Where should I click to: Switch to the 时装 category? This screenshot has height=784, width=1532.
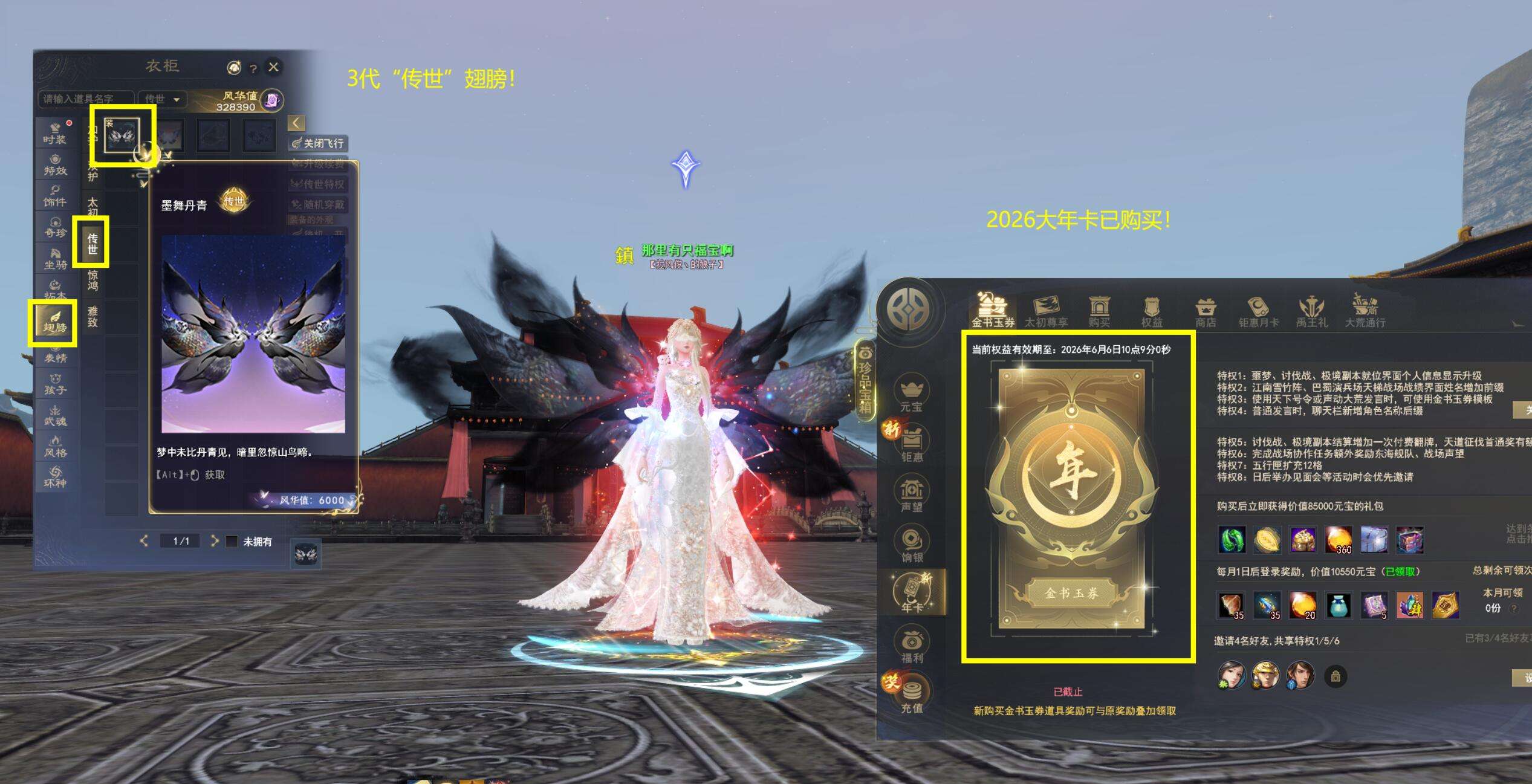pyautogui.click(x=55, y=133)
